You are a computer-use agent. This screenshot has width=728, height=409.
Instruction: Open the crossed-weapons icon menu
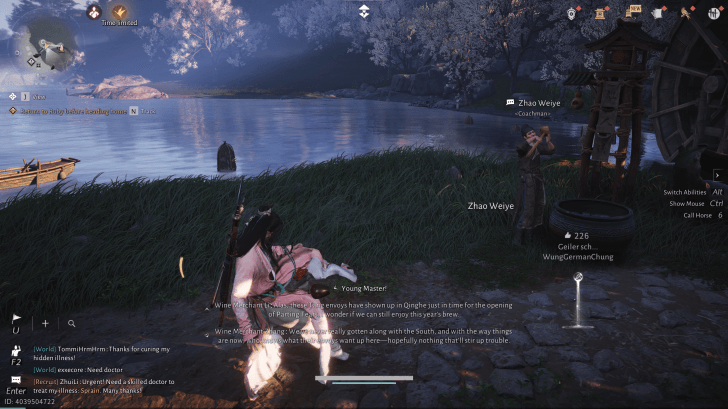687,13
